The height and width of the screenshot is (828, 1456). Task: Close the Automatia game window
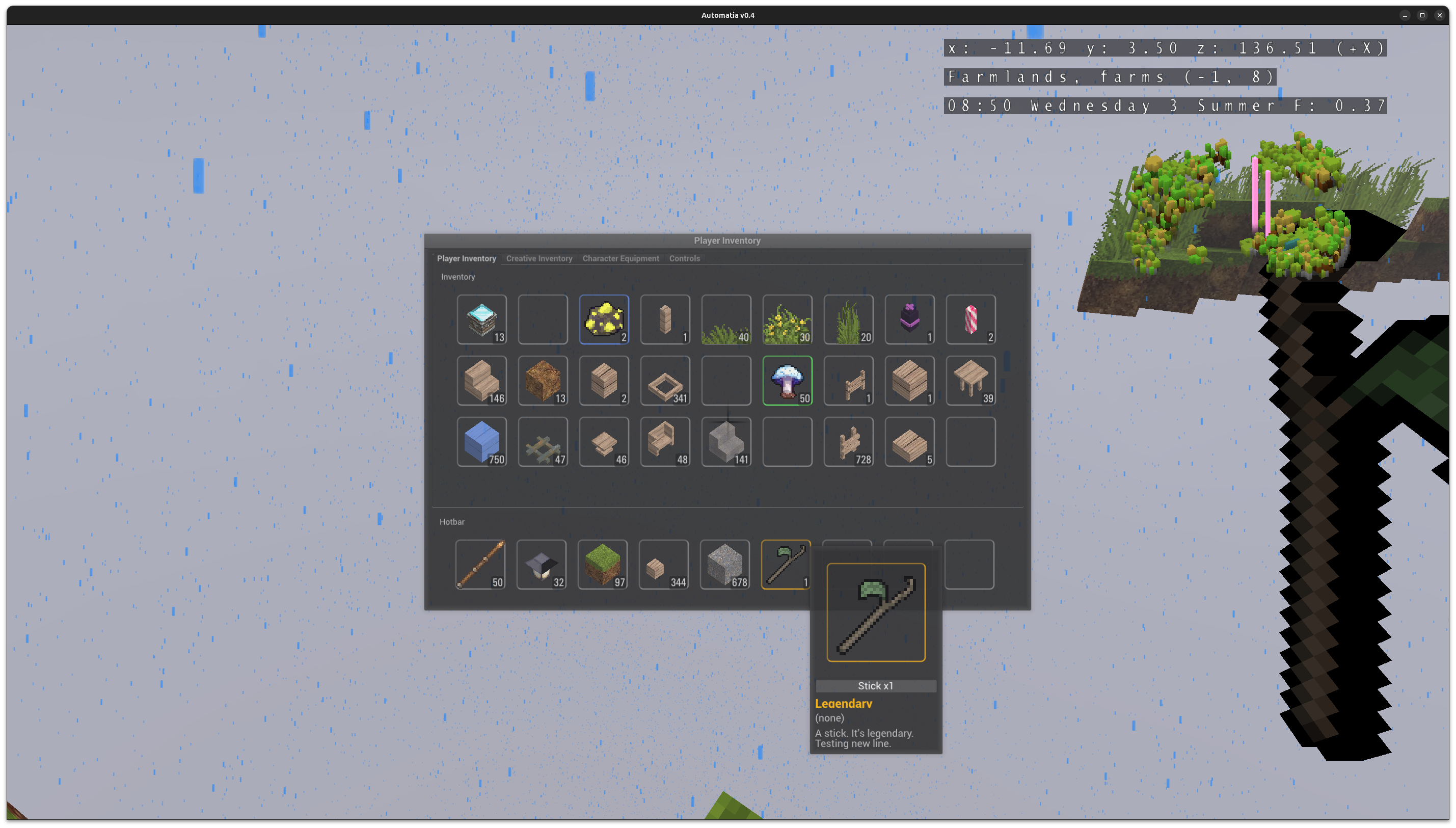[1439, 15]
